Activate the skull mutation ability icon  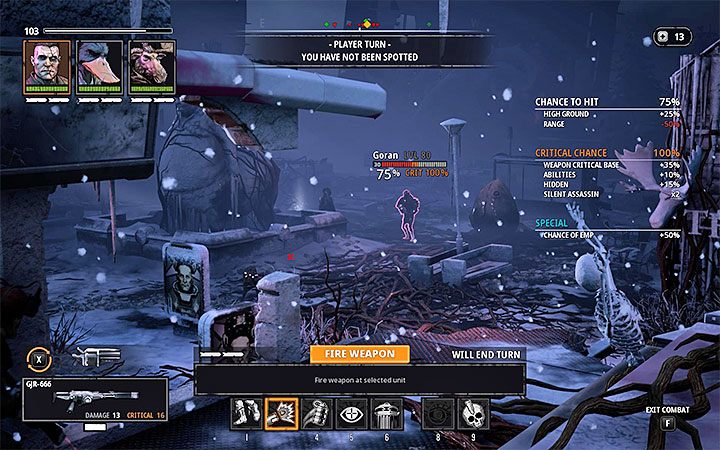click(473, 412)
